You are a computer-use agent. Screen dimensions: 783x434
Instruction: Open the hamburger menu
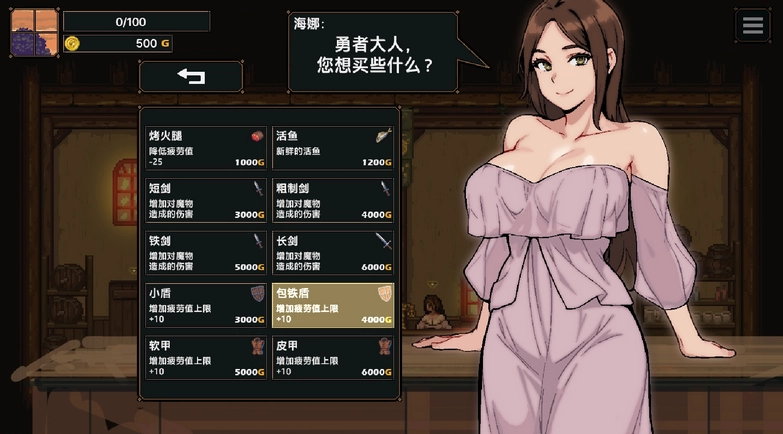tap(752, 26)
